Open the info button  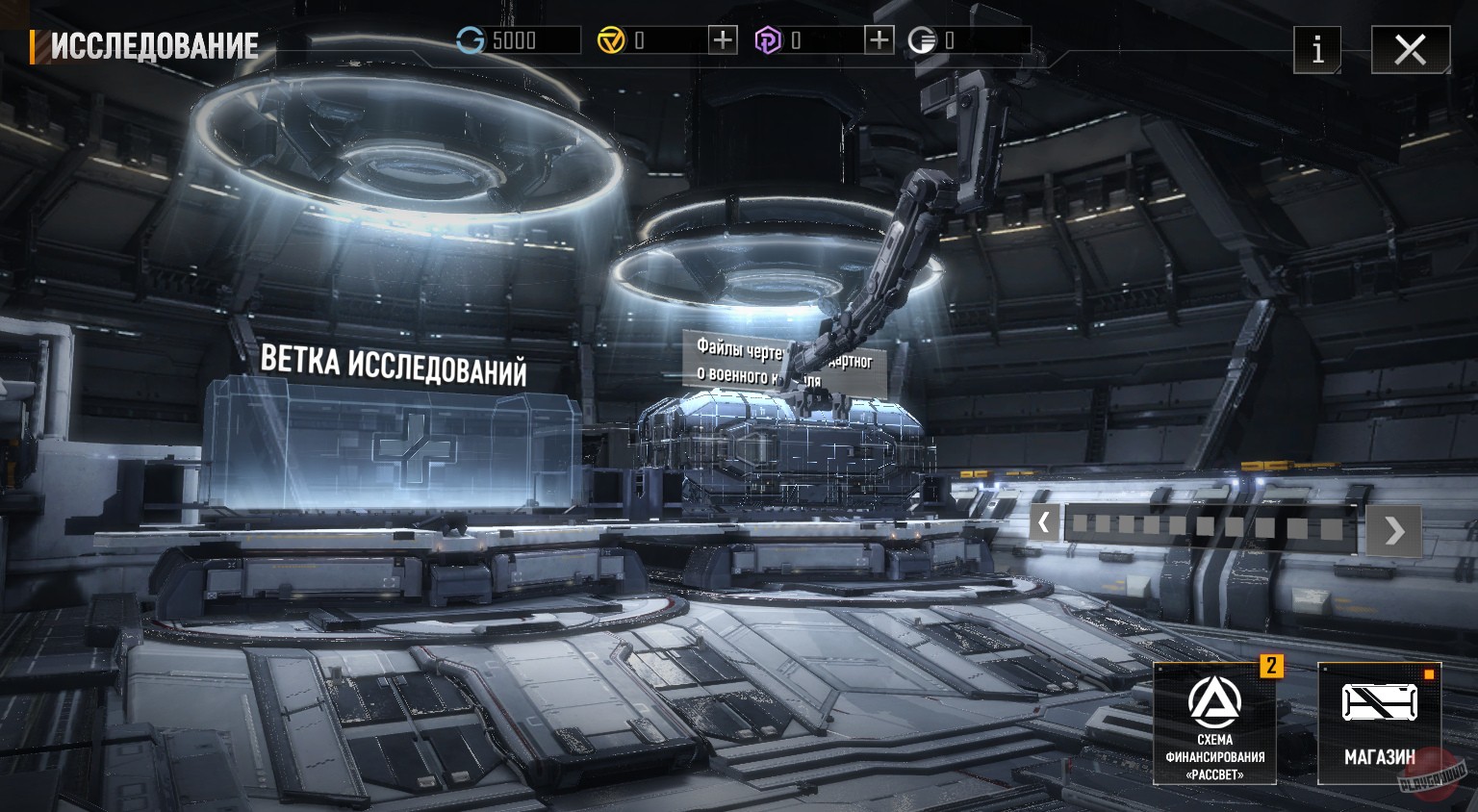click(x=1317, y=49)
